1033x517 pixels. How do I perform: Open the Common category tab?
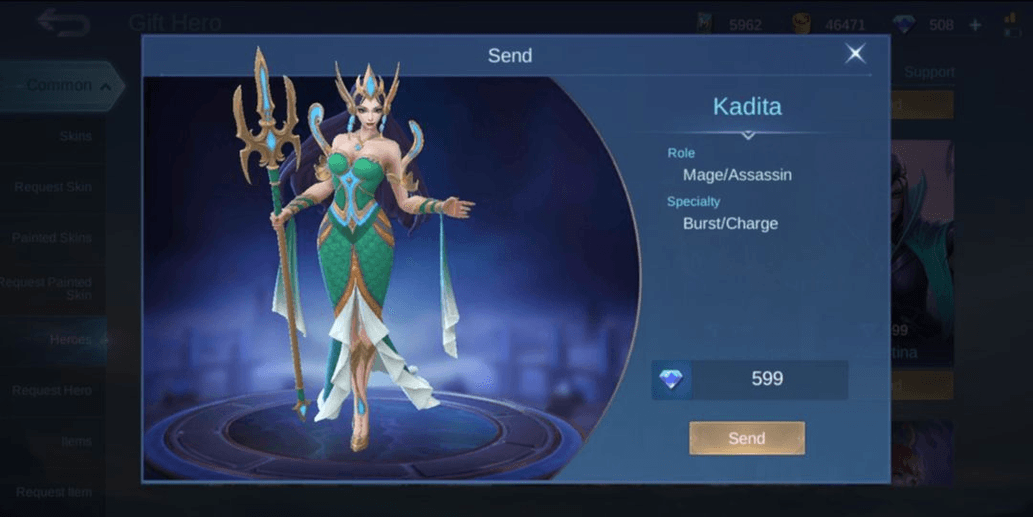[62, 86]
